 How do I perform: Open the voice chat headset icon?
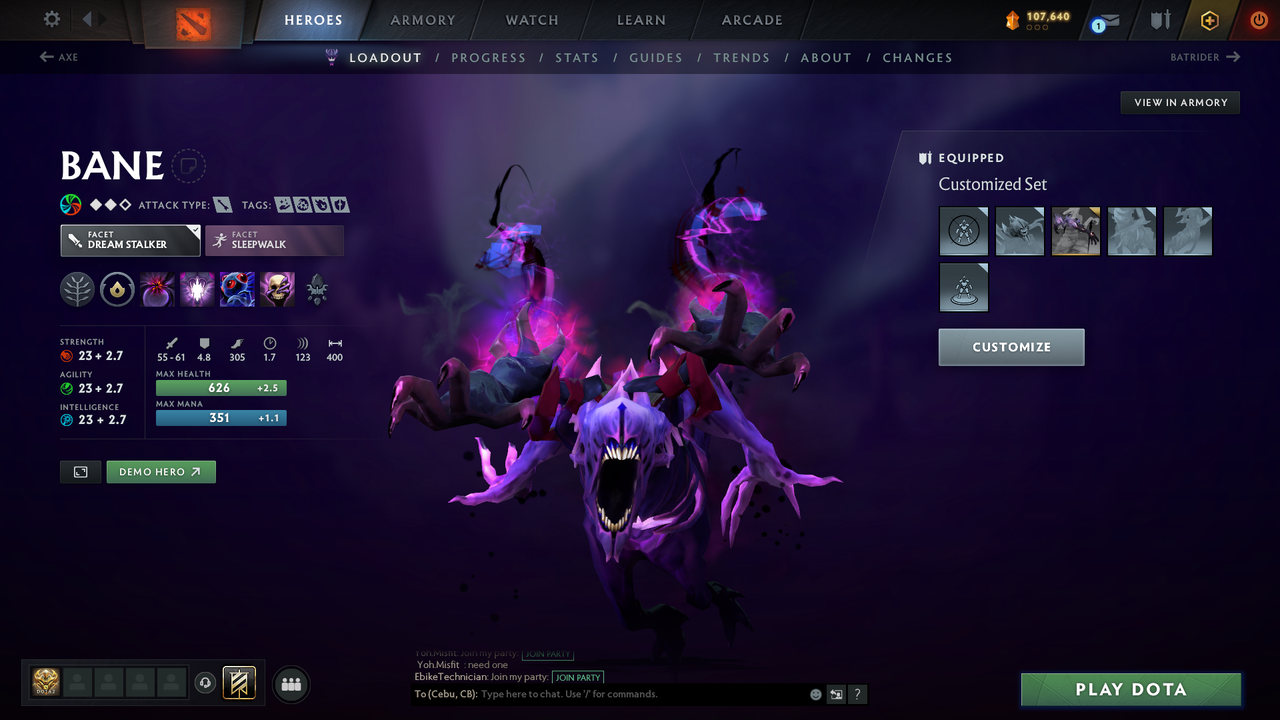point(206,683)
